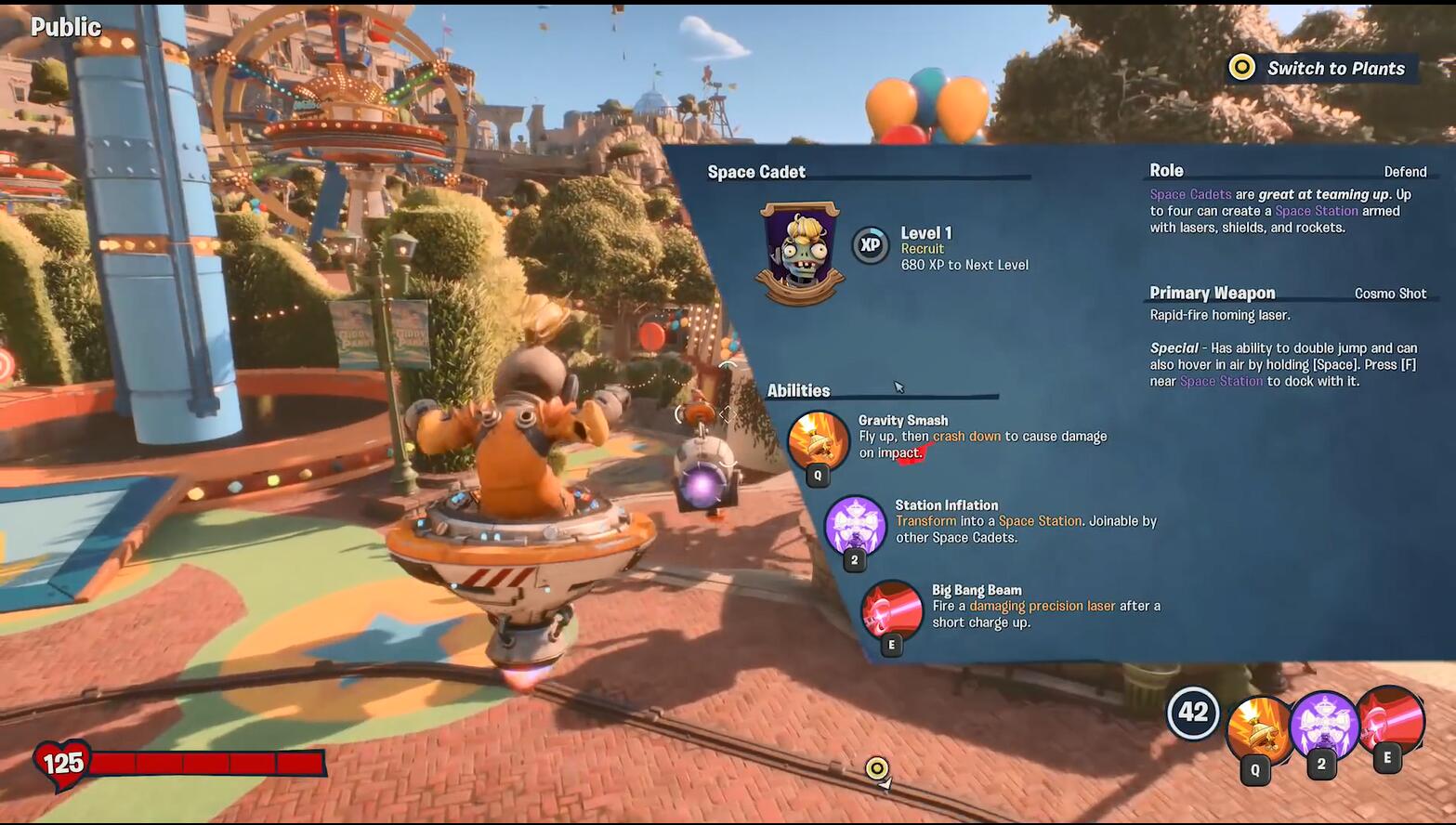
Task: Choose the Station Inflation ability in the list
Action: [x=855, y=525]
